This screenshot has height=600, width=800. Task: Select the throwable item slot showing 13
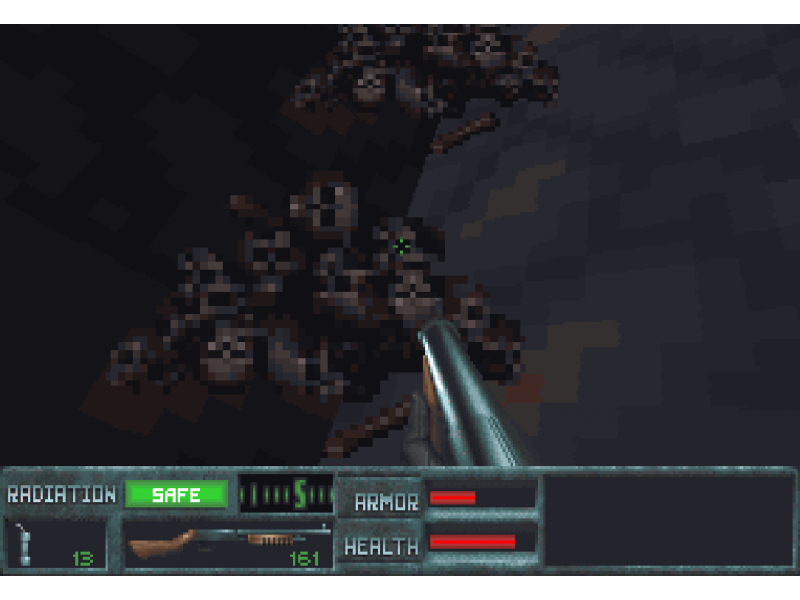pyautogui.click(x=56, y=544)
